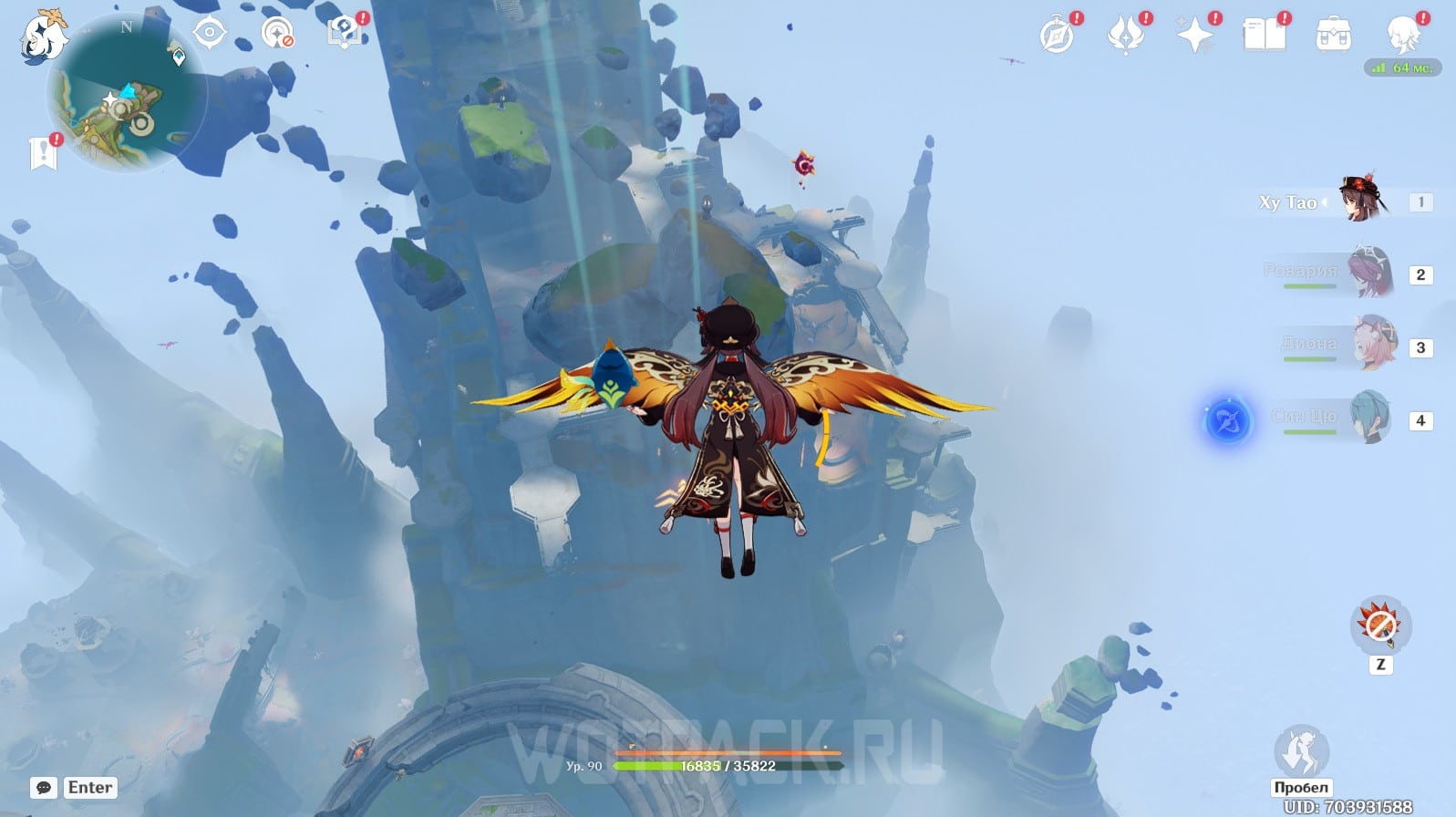Switch to Розария party member
This screenshot has height=817, width=1456.
(1369, 274)
